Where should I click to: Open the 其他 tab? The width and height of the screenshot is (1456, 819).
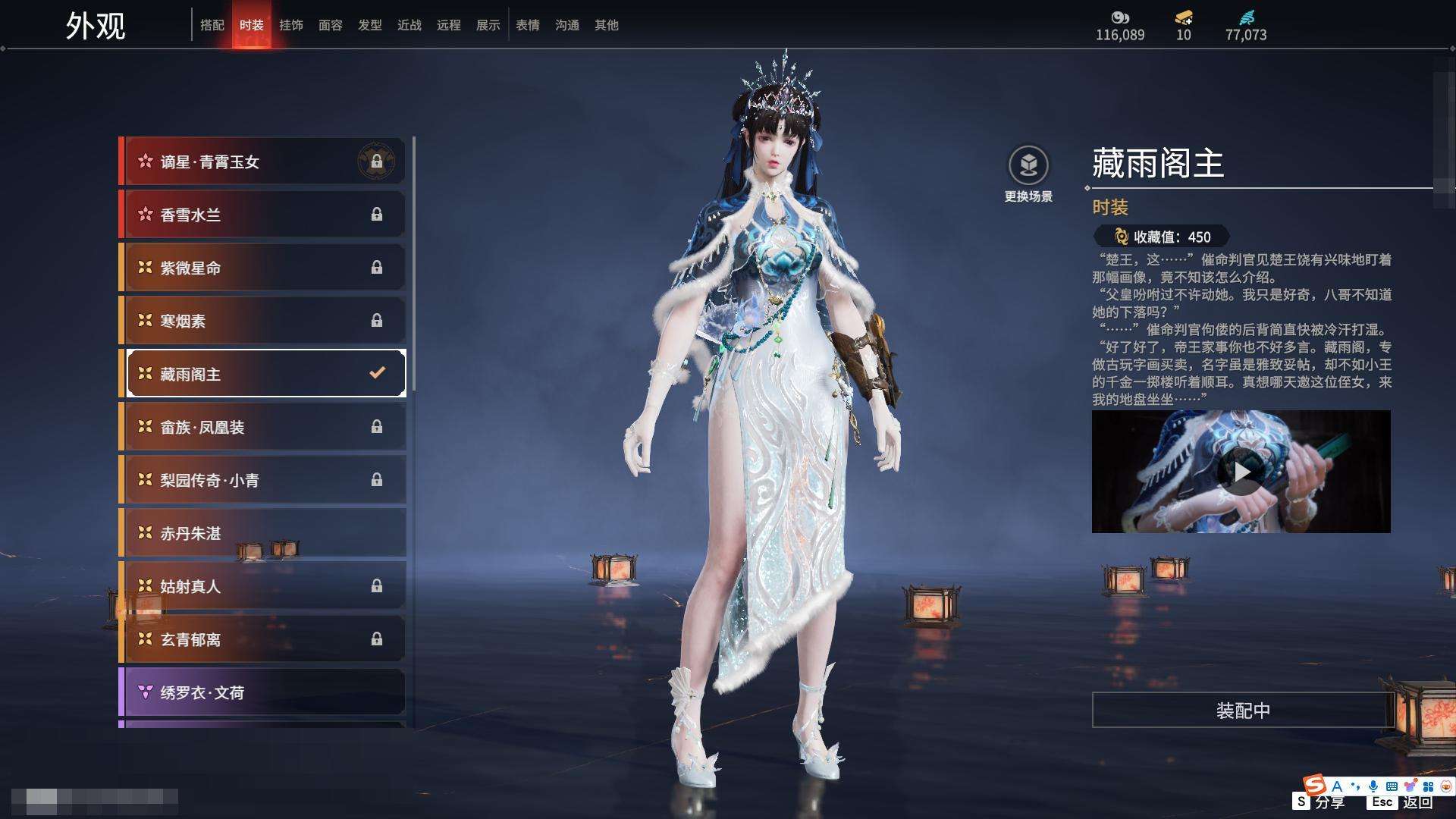tap(607, 25)
